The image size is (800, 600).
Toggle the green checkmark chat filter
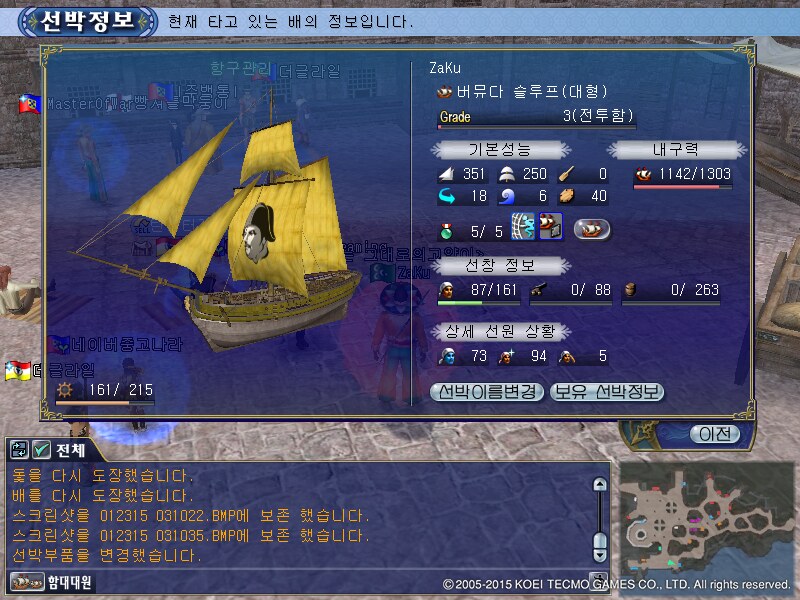point(41,449)
